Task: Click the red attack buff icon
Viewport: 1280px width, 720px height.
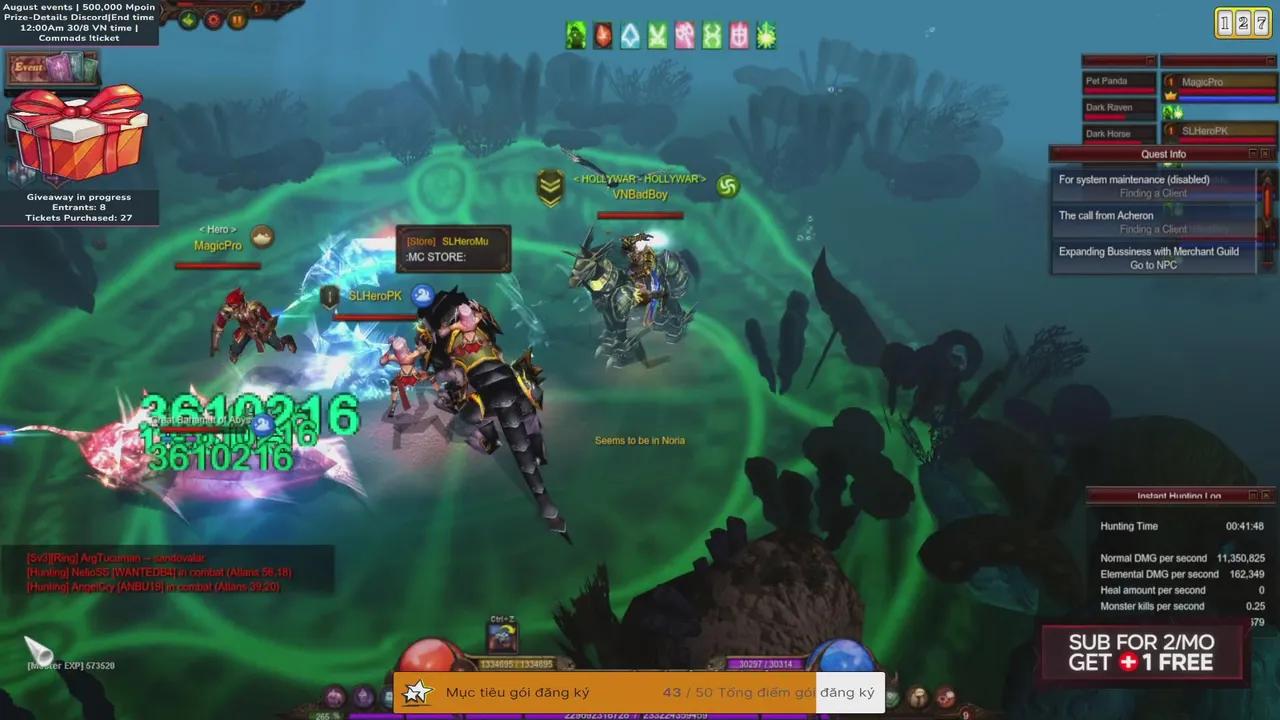Action: tap(601, 35)
